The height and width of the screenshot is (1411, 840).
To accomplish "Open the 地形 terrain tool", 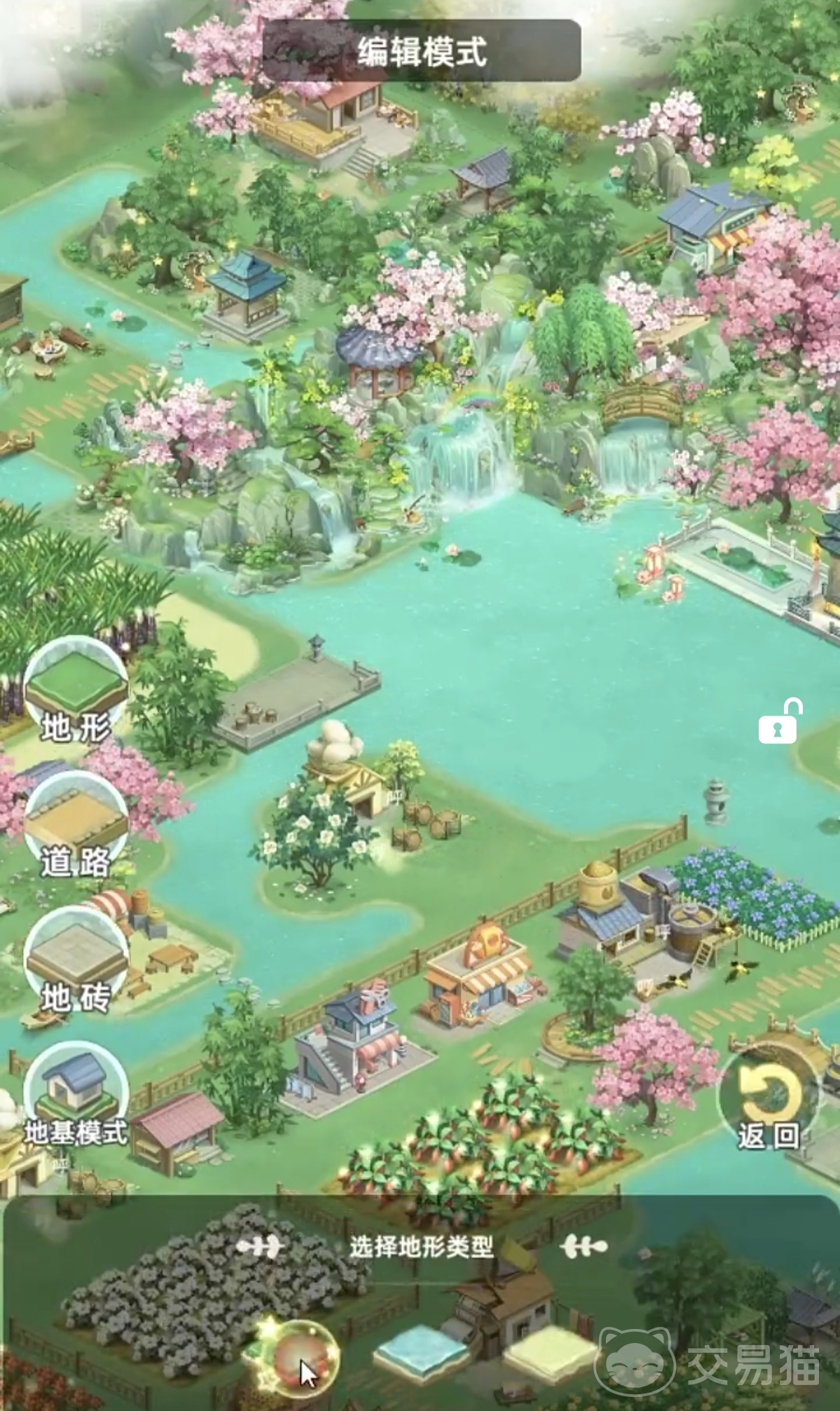I will pos(76,692).
